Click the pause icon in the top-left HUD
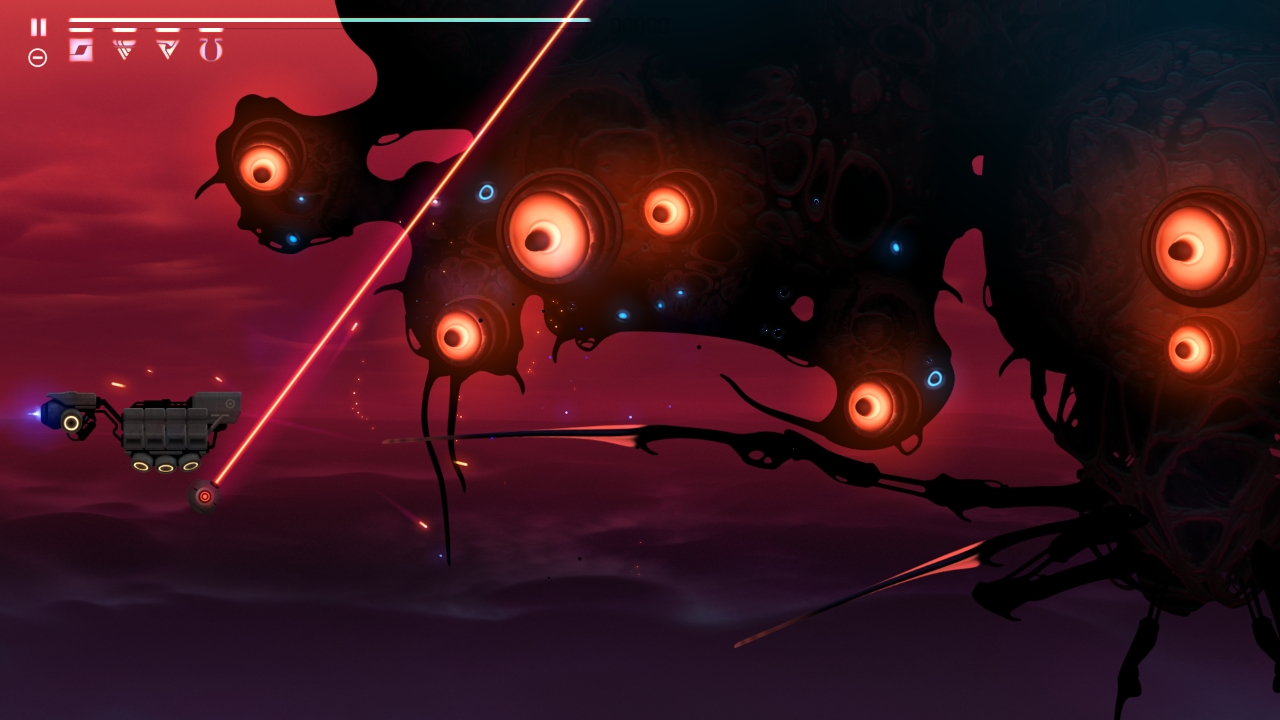1280x720 pixels. pos(38,26)
